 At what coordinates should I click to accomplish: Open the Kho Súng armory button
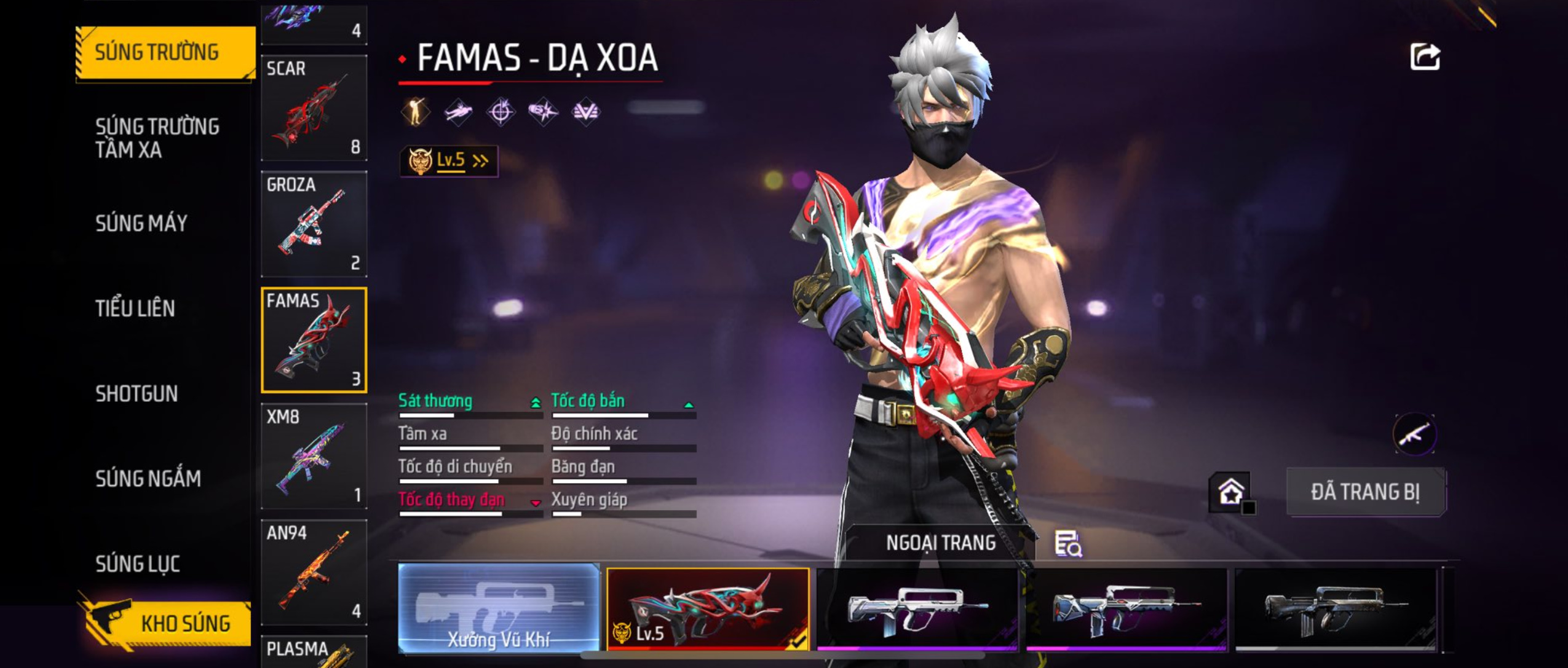[166, 623]
